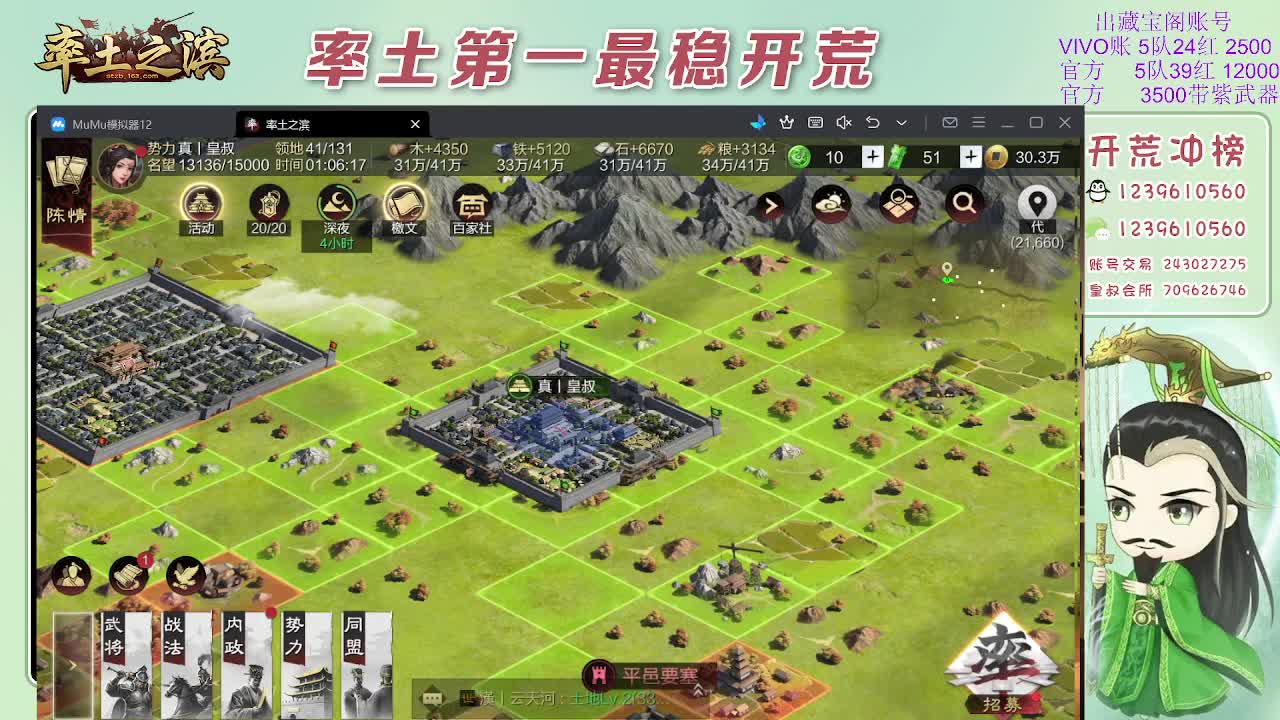Expand the right-side arrow panel

pyautogui.click(x=769, y=203)
